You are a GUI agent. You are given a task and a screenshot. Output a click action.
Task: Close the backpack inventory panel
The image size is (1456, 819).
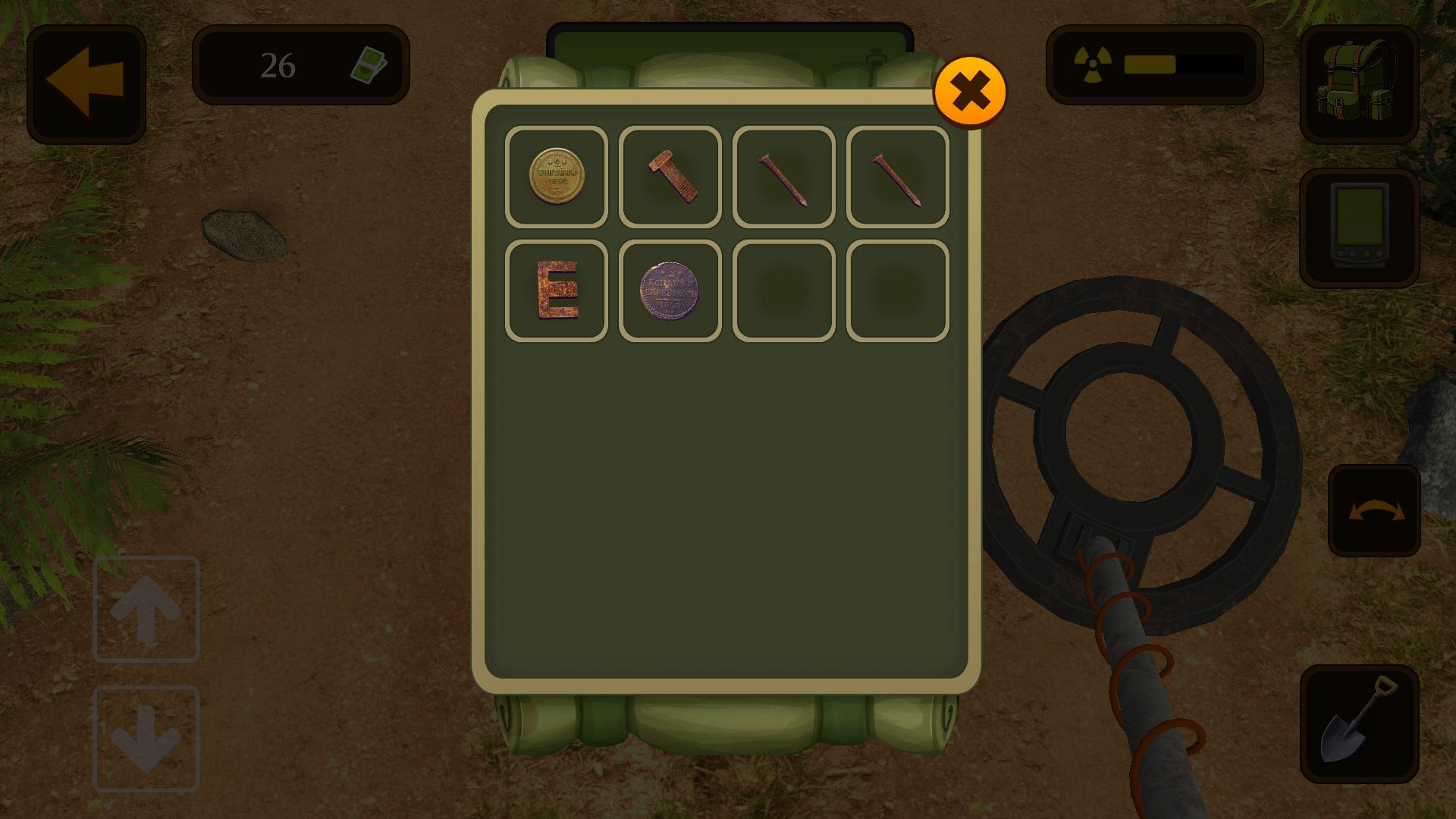click(970, 92)
